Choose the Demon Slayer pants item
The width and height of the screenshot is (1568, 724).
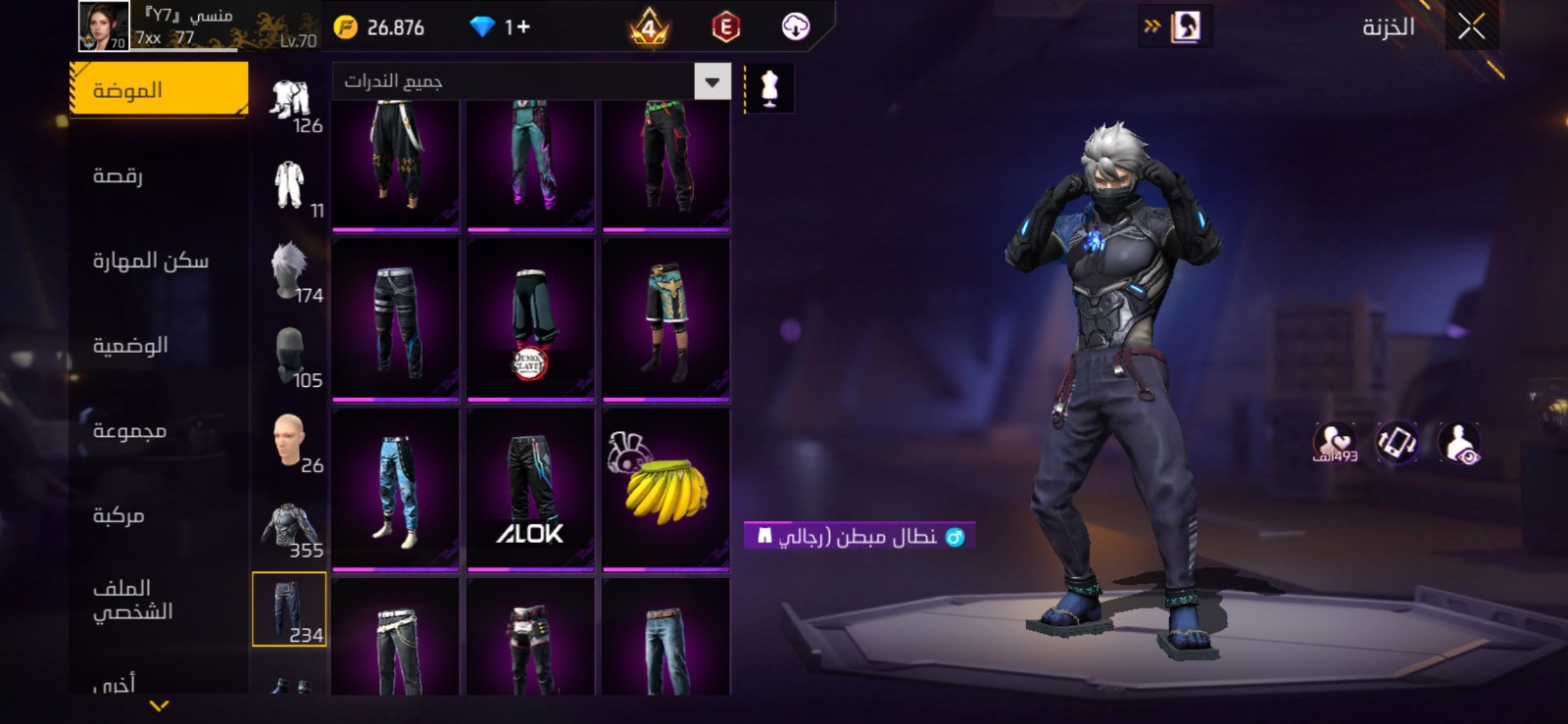pos(530,319)
